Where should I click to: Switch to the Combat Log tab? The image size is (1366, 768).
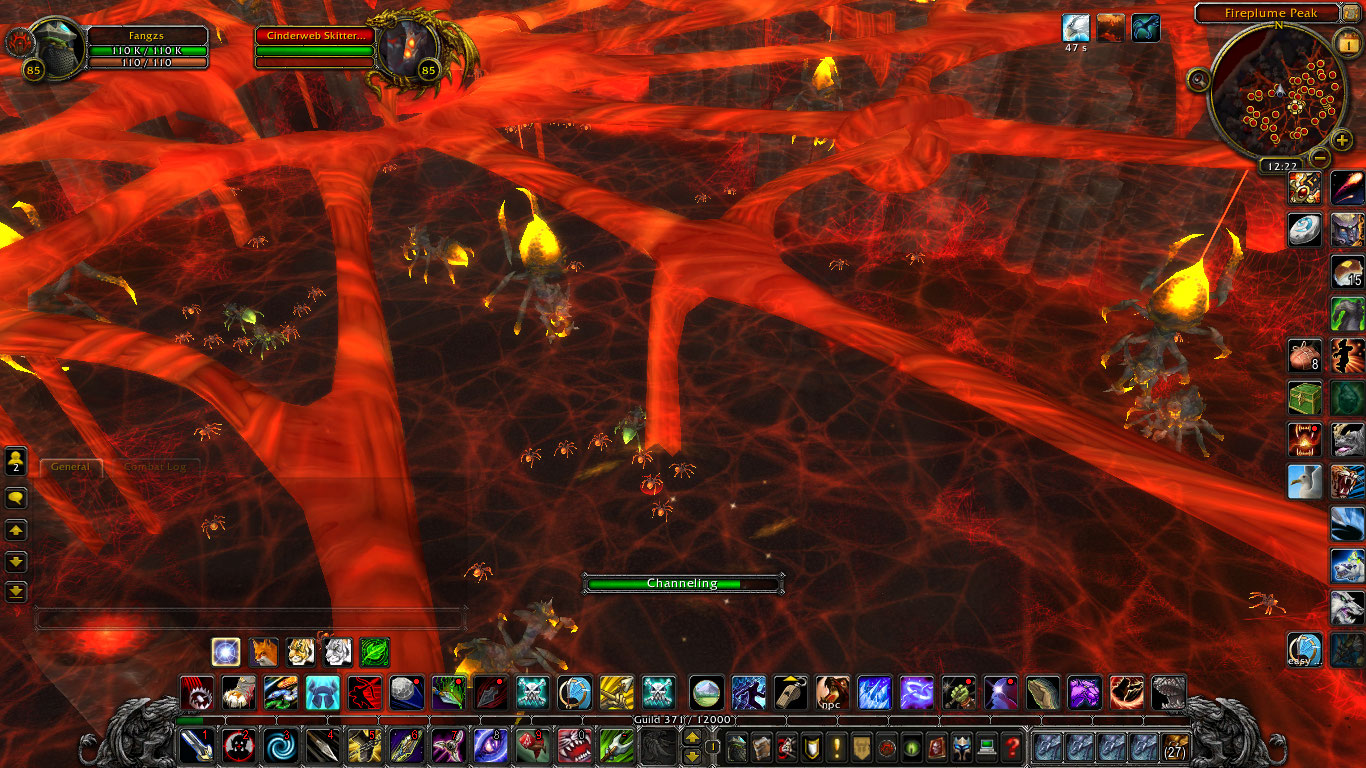(x=156, y=467)
